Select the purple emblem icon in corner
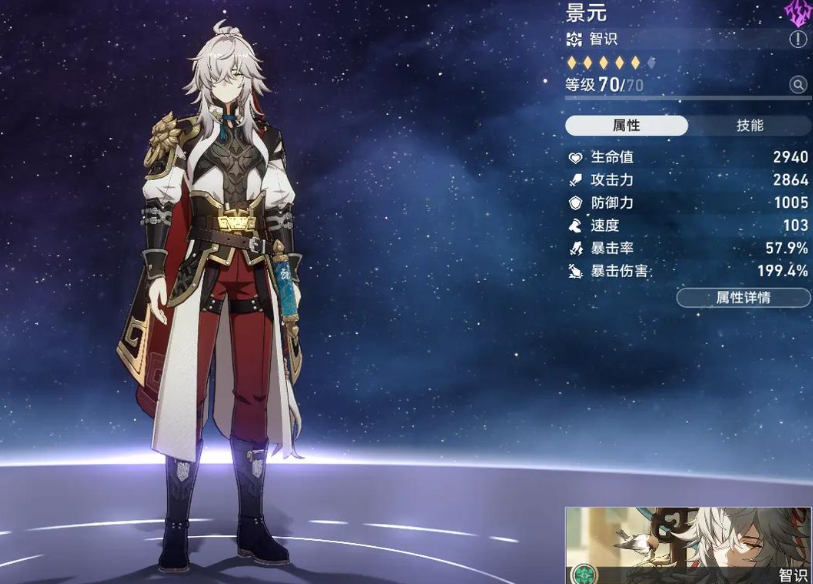This screenshot has width=813, height=584. coord(797,12)
